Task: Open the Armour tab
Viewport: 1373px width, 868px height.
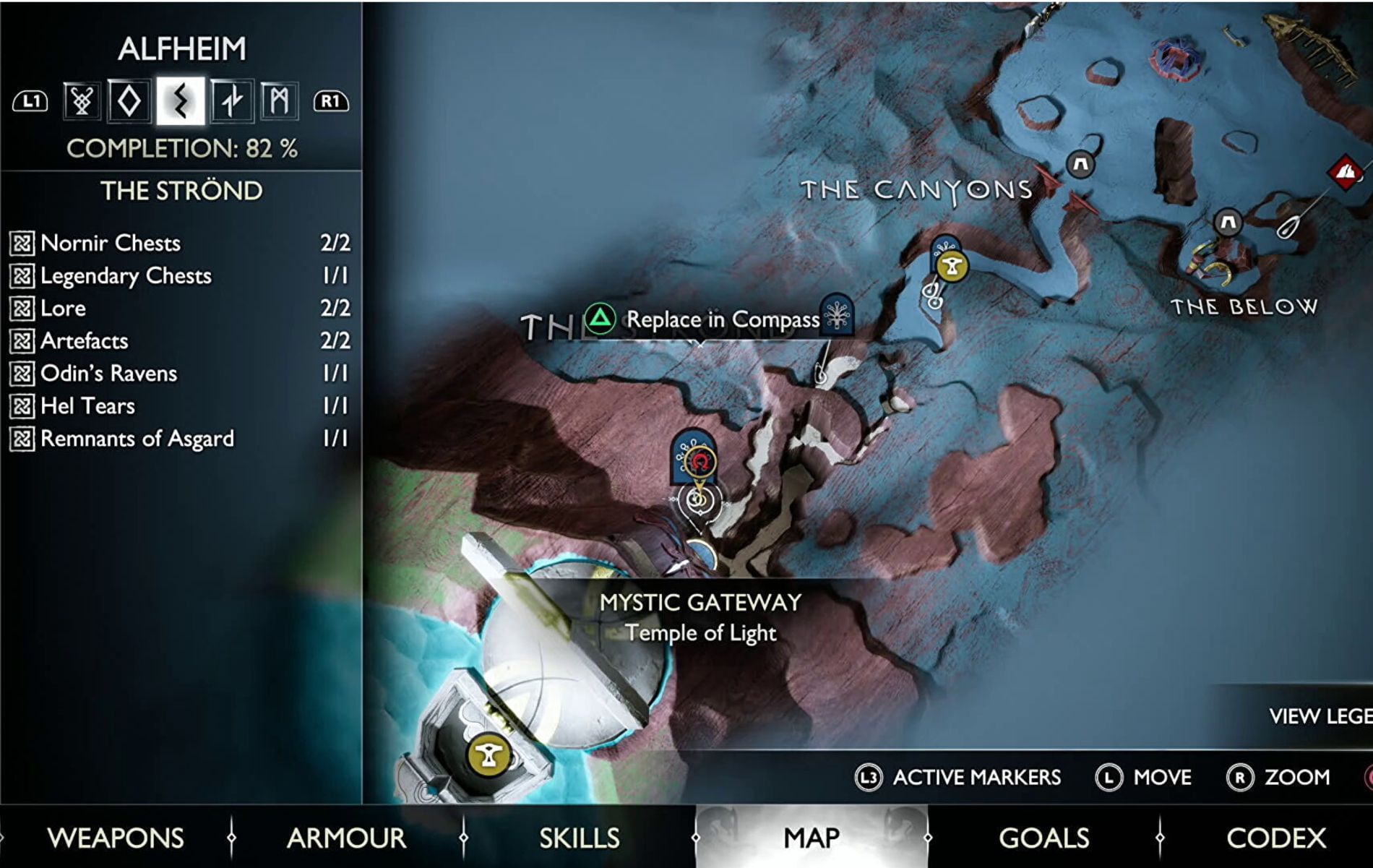Action: [346, 838]
